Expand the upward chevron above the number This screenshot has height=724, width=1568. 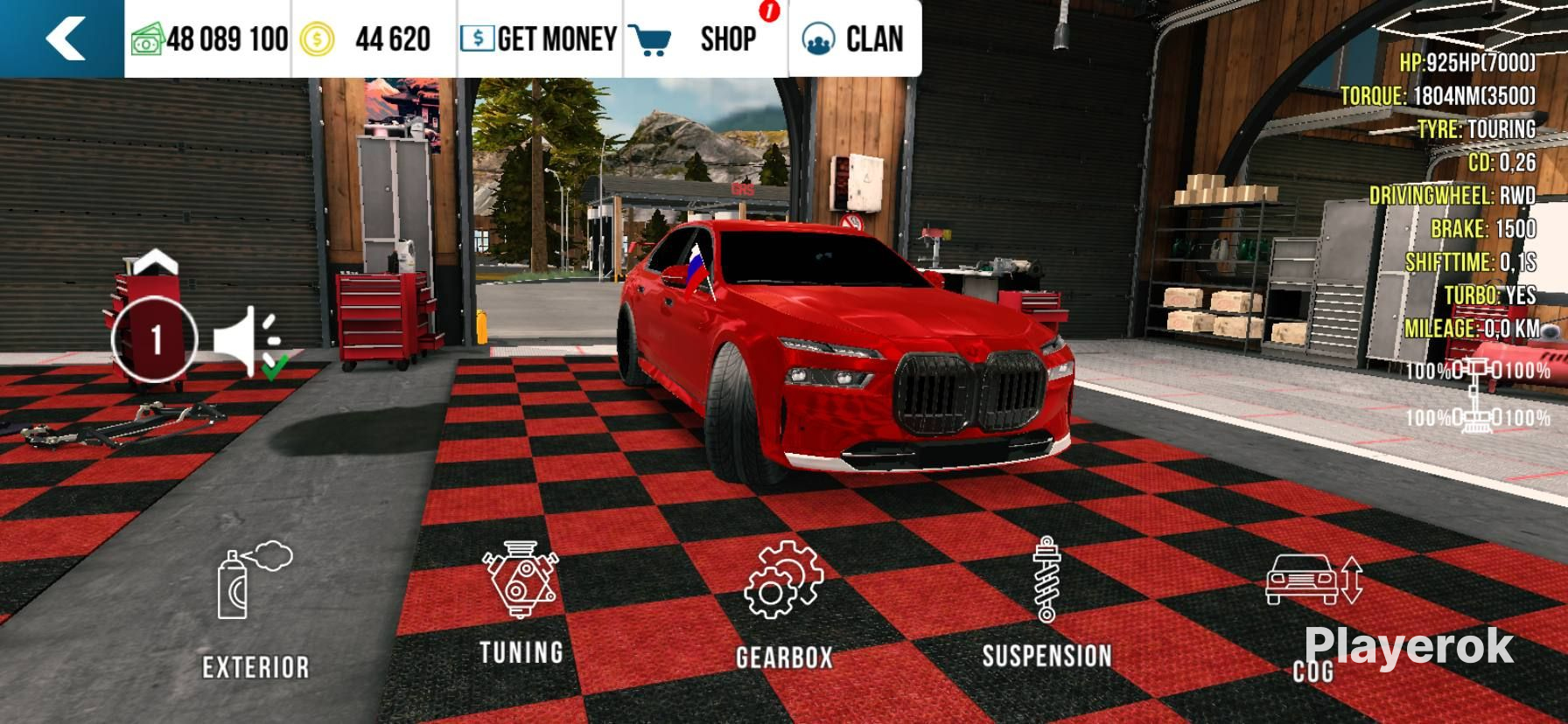click(x=155, y=261)
